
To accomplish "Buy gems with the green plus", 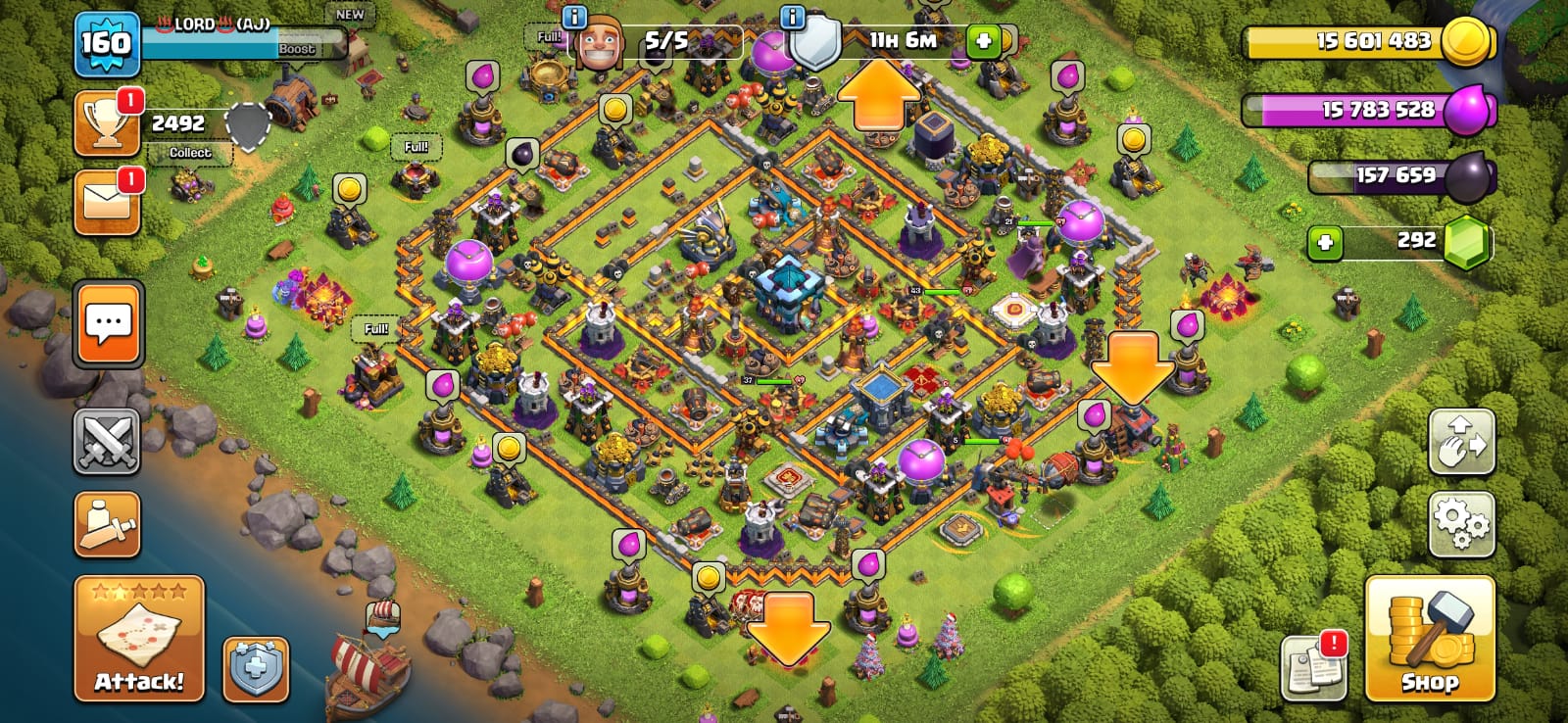I will pyautogui.click(x=1325, y=242).
